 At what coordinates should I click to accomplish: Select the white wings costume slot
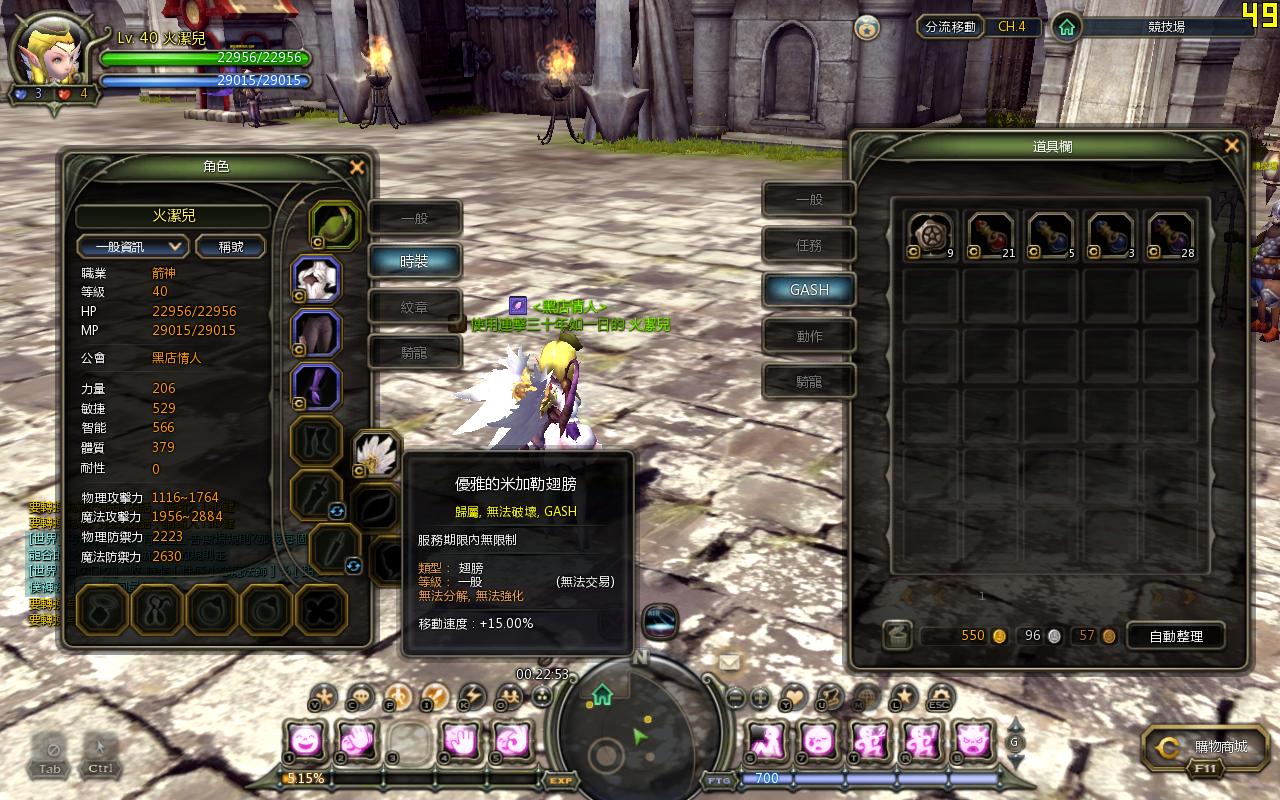click(378, 453)
